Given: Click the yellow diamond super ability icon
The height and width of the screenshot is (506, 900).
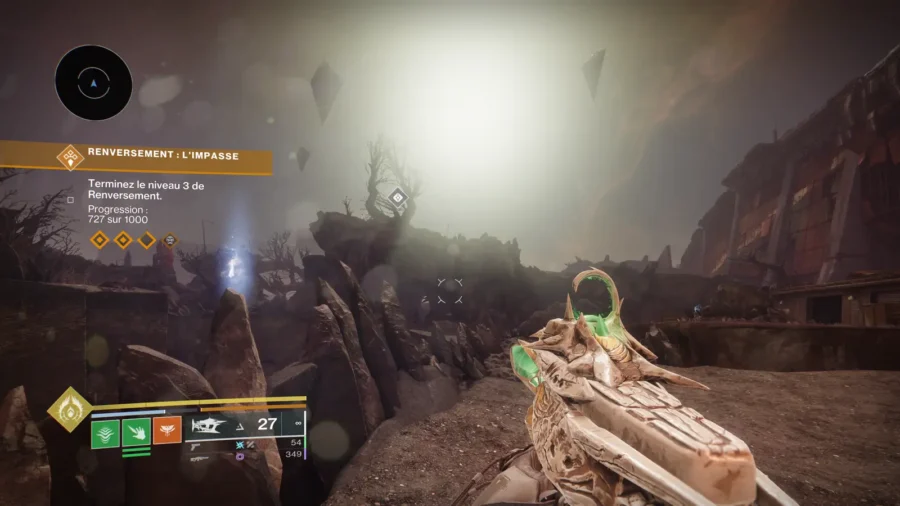Looking at the screenshot, I should [69, 409].
